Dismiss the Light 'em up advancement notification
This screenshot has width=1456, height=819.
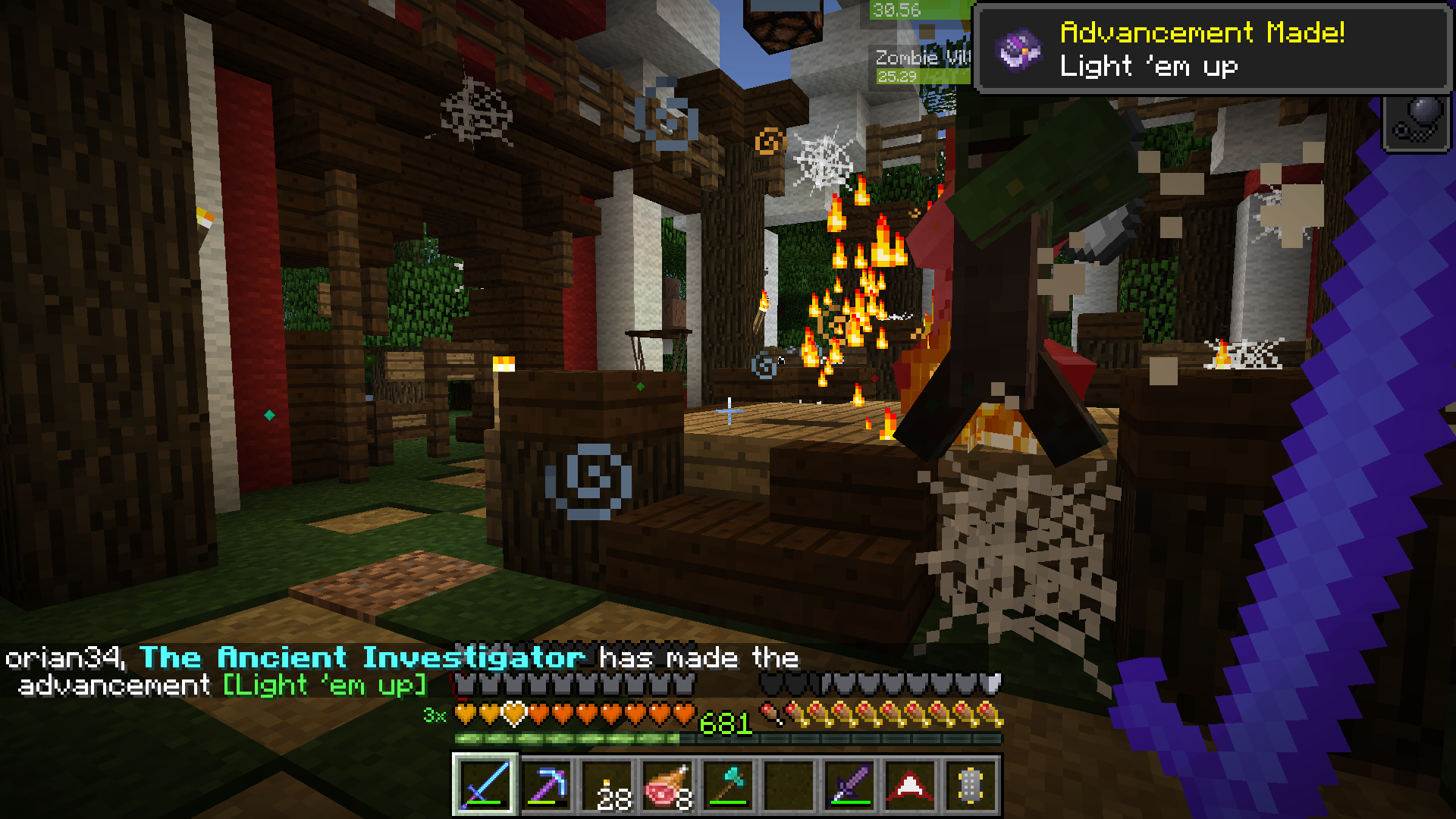click(x=1213, y=49)
